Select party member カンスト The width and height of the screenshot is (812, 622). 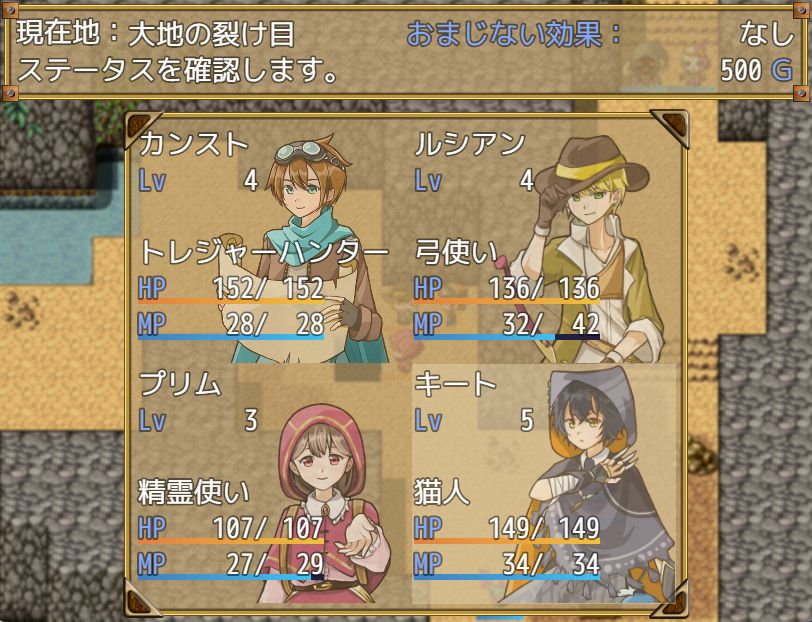pyautogui.click(x=270, y=242)
